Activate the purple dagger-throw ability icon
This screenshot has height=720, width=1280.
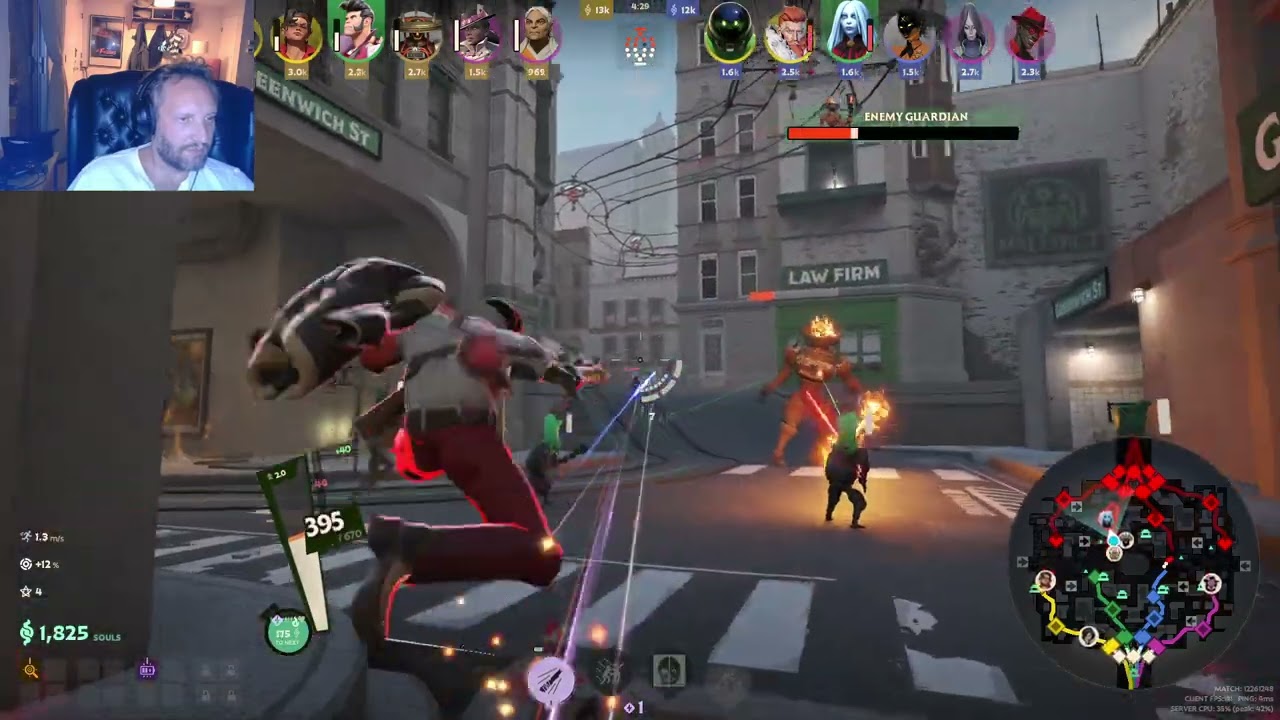[x=550, y=679]
